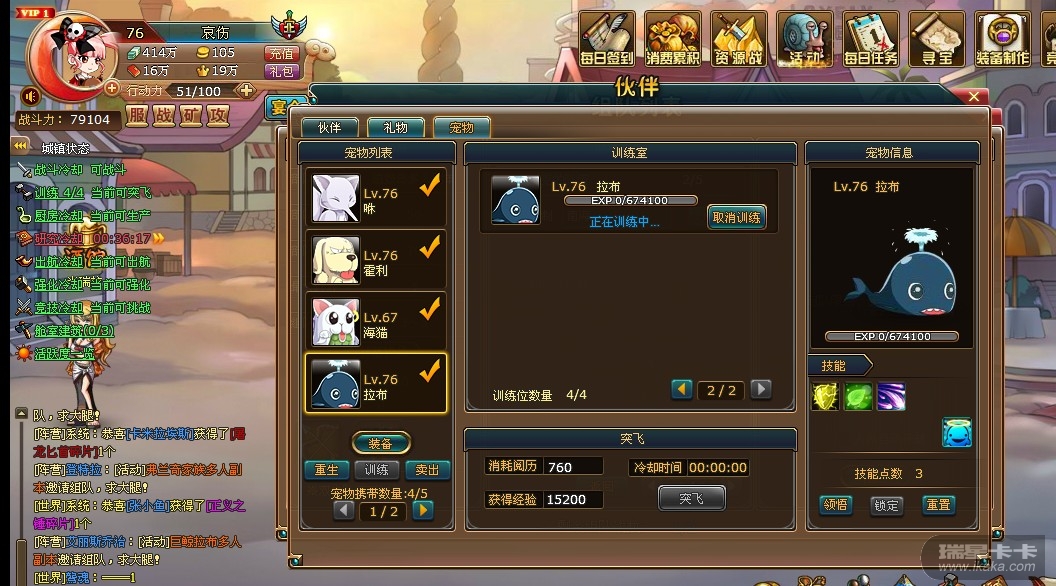
Task: Select the Lv.76 霍利 dog pet
Action: [x=376, y=259]
